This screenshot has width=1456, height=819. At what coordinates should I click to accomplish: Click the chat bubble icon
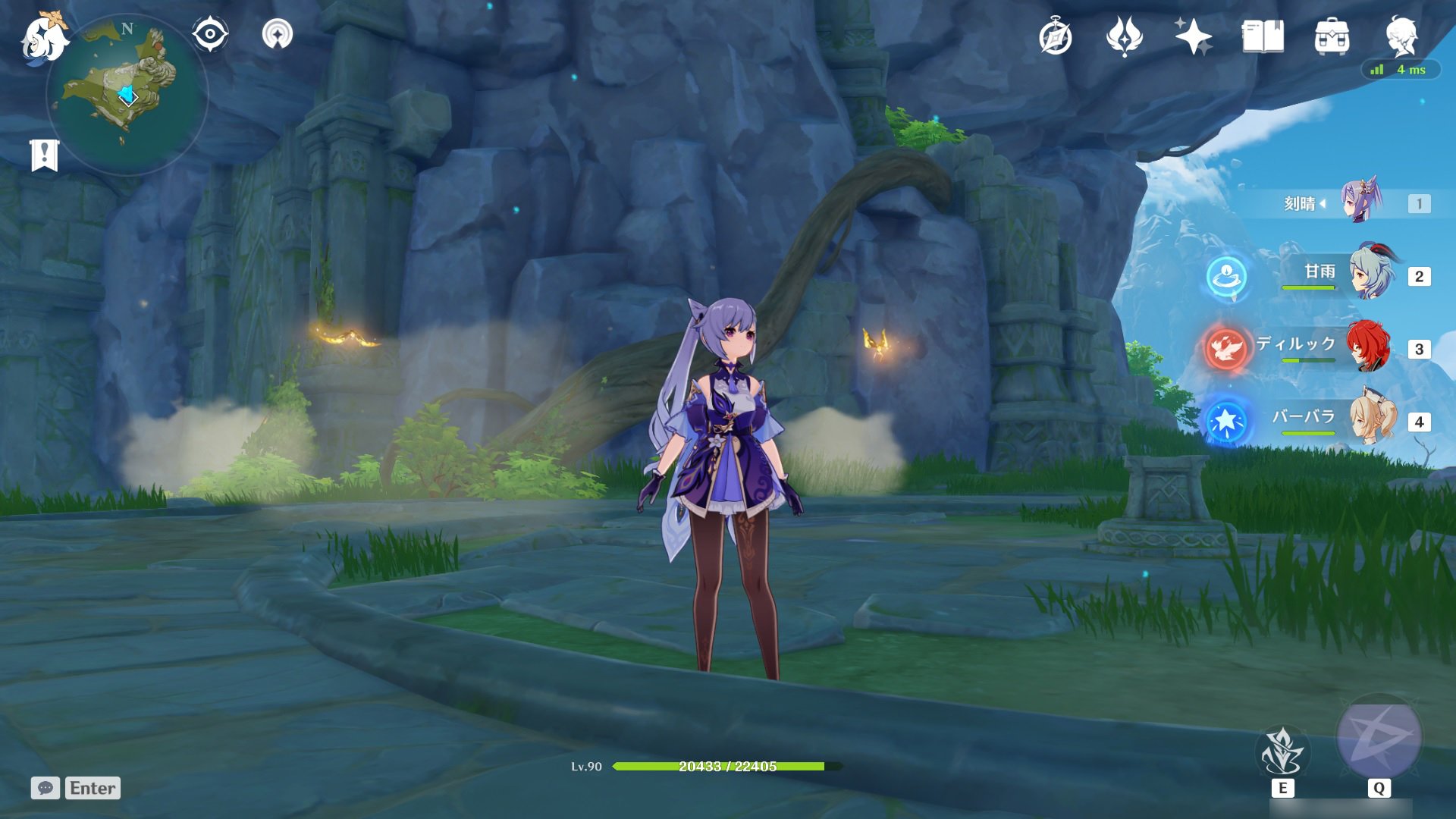[47, 789]
